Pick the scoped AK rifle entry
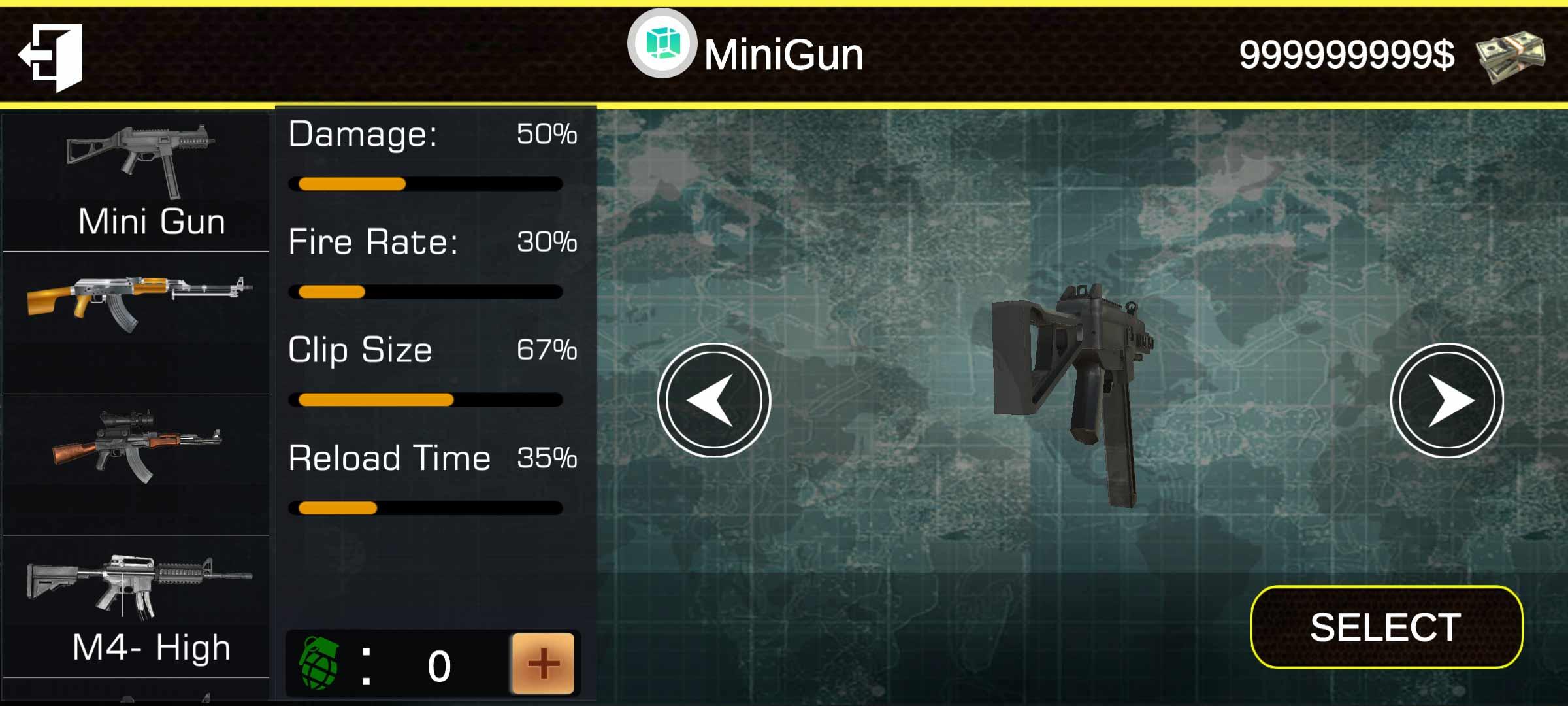1568x706 pixels. [137, 448]
